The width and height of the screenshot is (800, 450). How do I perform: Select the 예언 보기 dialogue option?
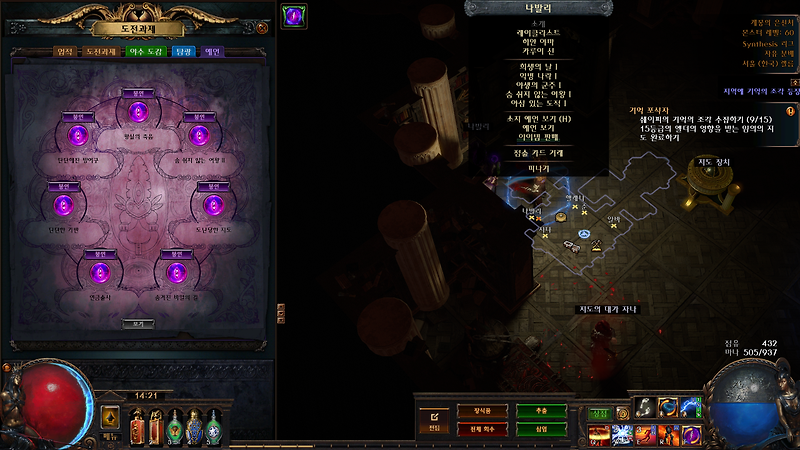[x=531, y=129]
